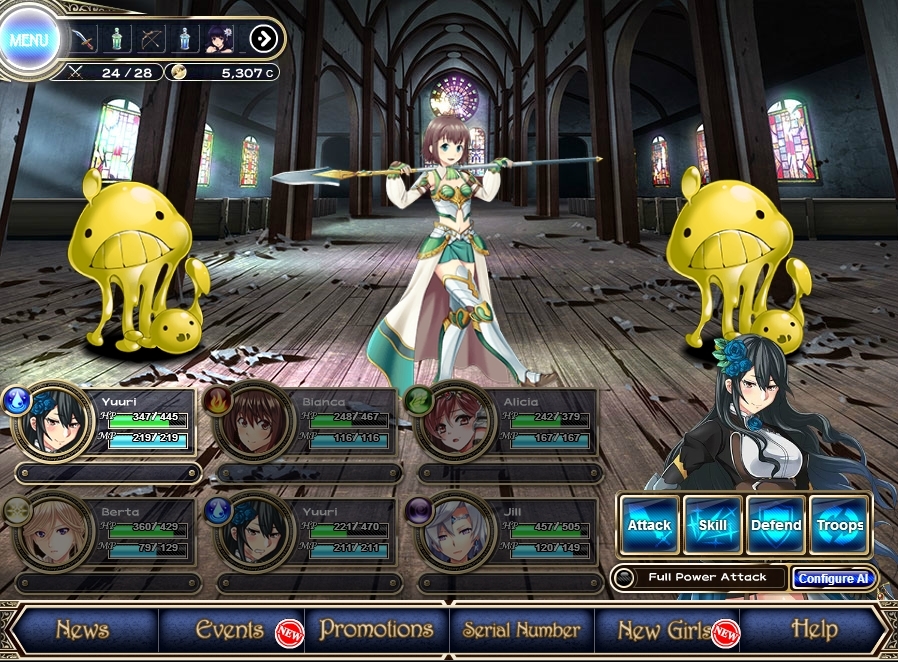Choose the Attack command
Viewport: 898px width, 662px height.
[x=649, y=524]
